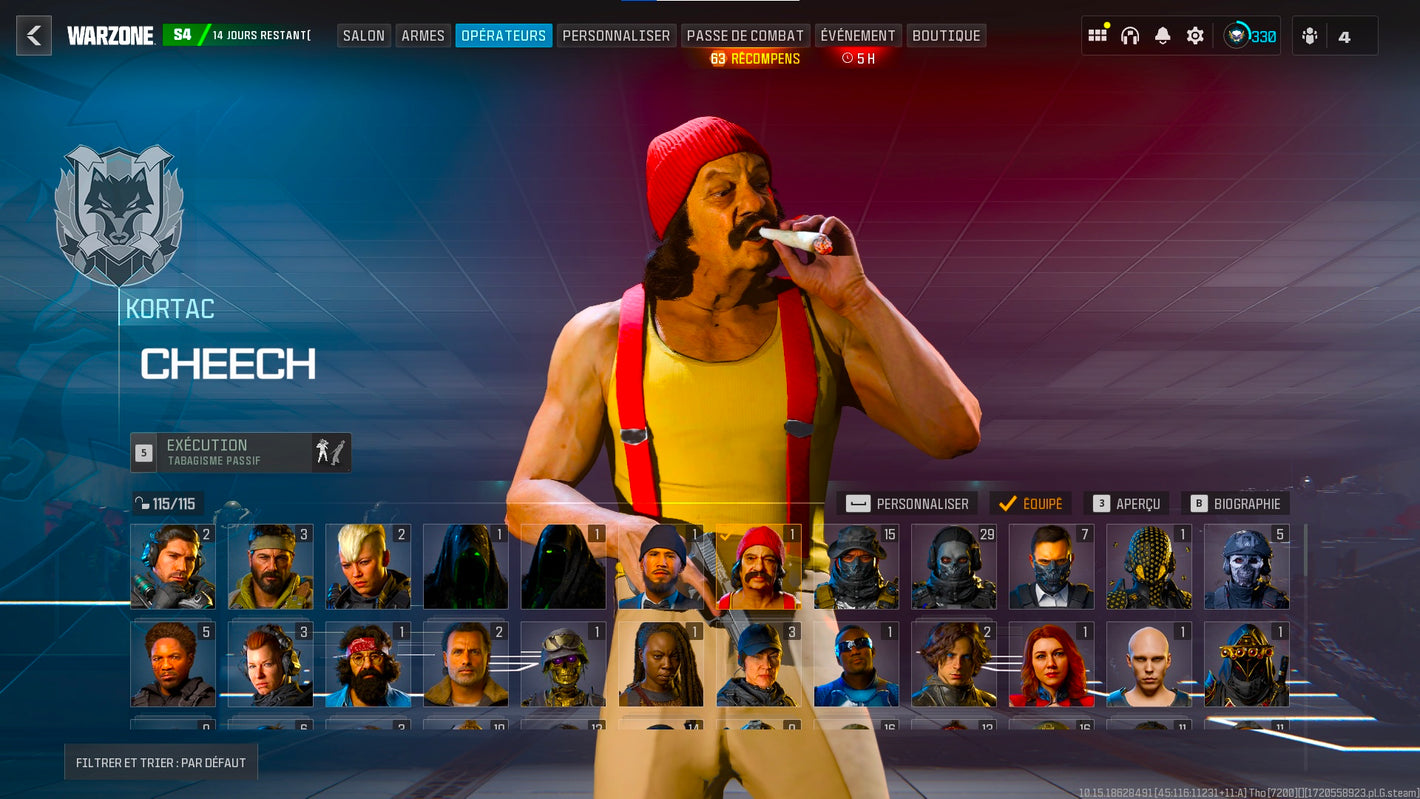Select the gold skeleton operator tile
This screenshot has width=1420, height=799.
563,664
